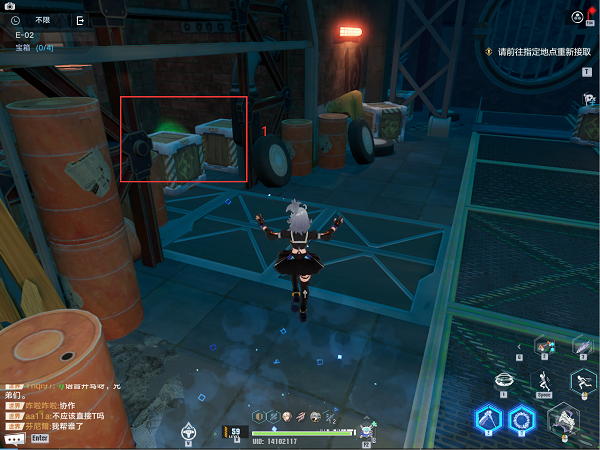
Task: Fire the main weapon attack icon
Action: tap(563, 421)
